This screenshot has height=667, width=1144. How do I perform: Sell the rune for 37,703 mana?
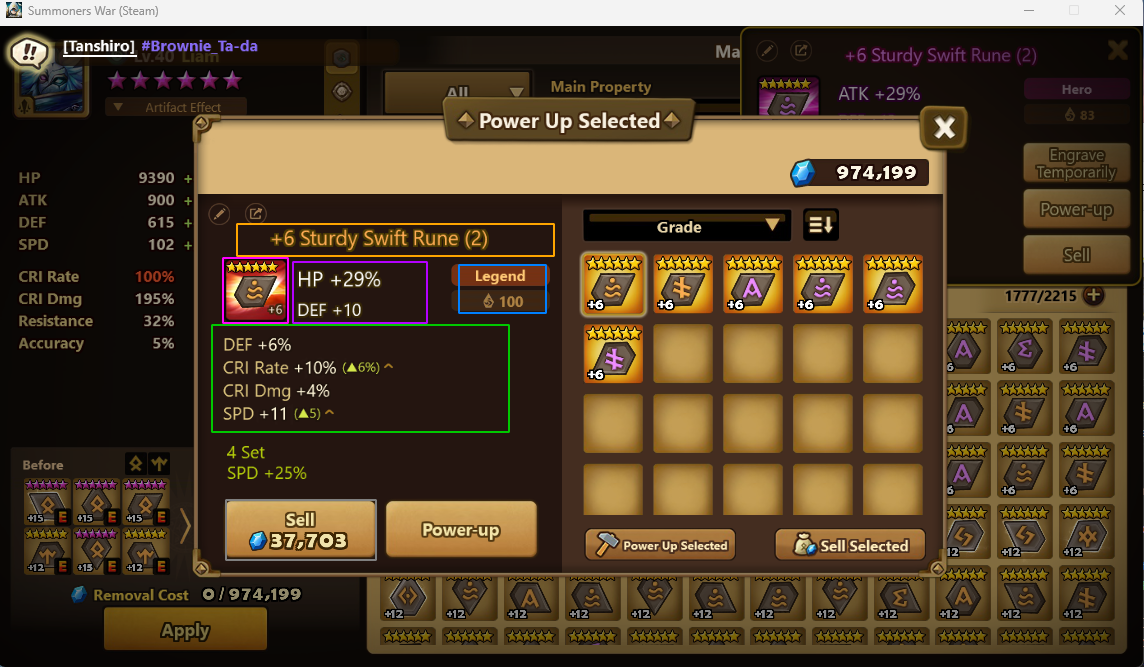pyautogui.click(x=301, y=530)
